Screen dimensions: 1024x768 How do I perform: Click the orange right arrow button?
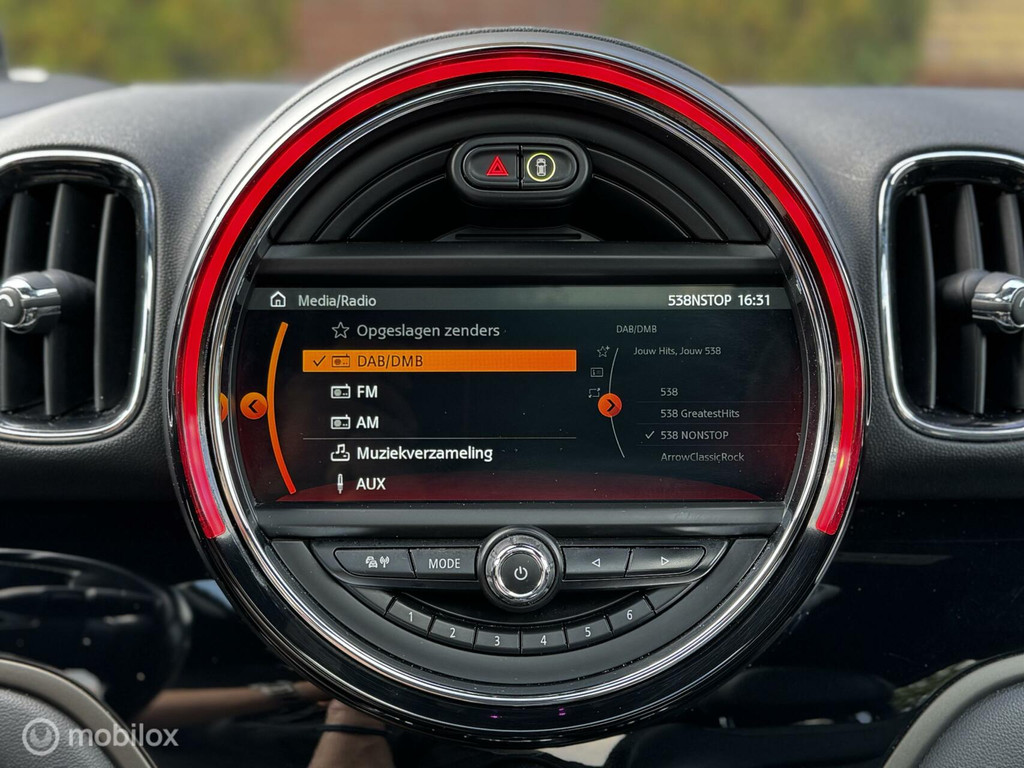(x=610, y=405)
